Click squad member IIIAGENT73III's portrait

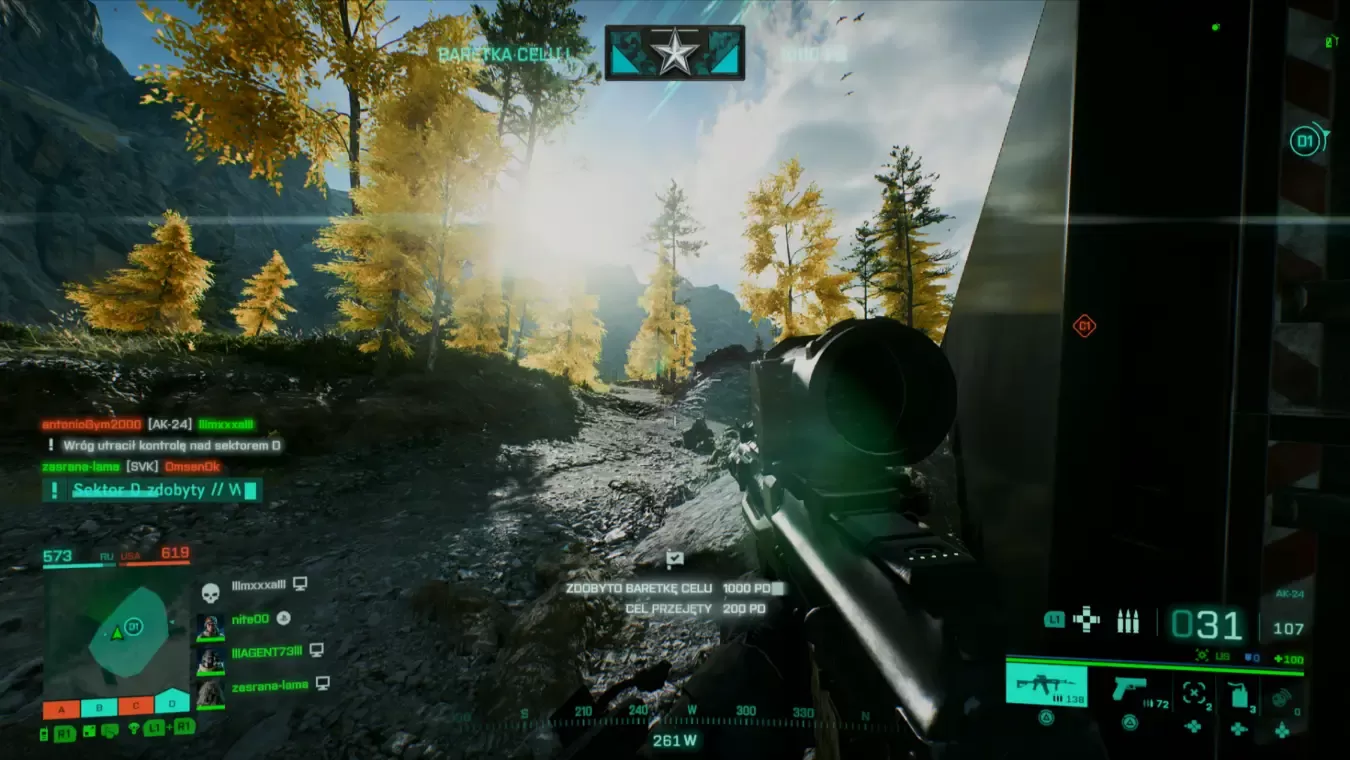(x=210, y=660)
